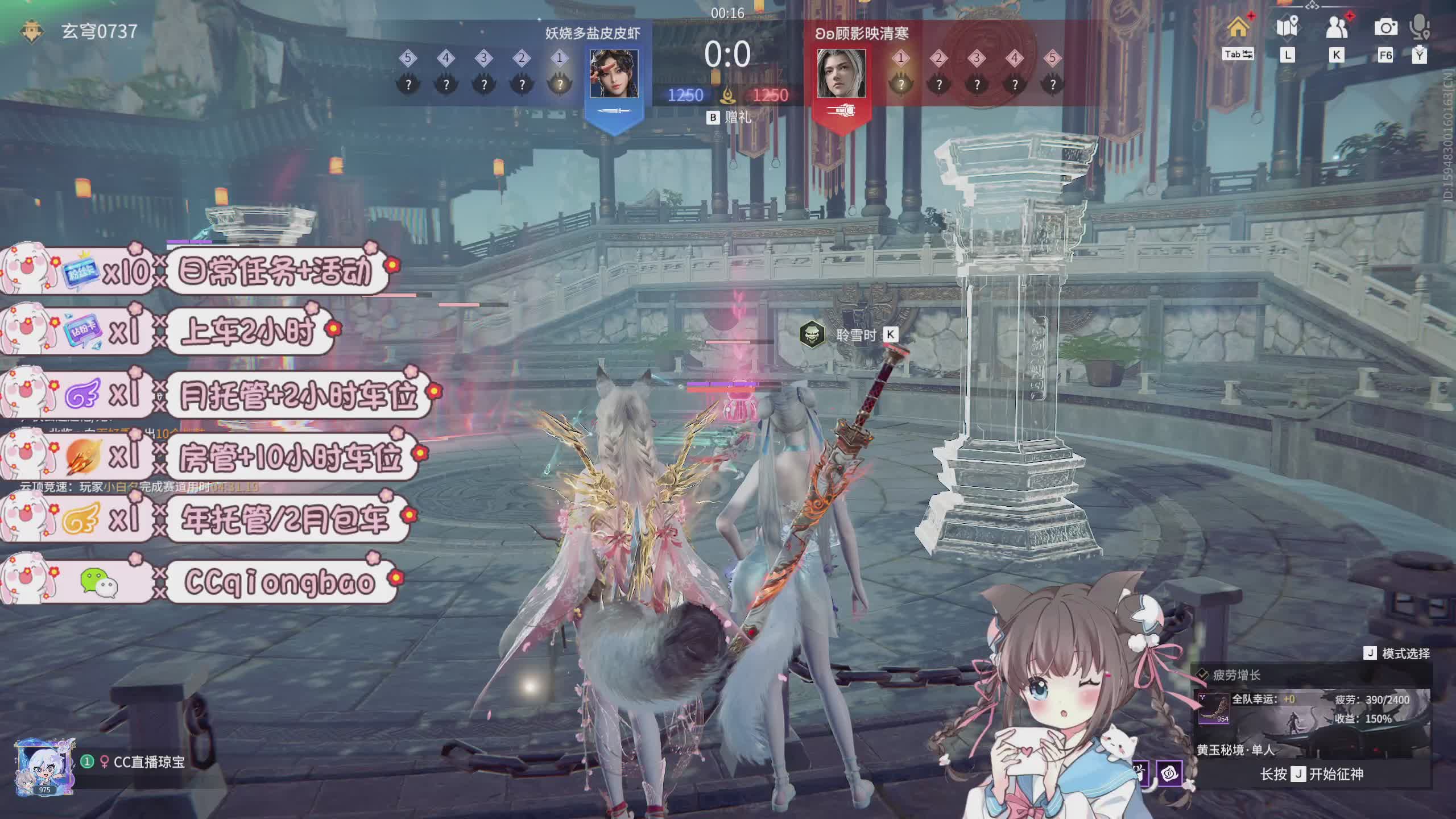Click the 赠礼 gift button
This screenshot has height=819, width=1456.
pyautogui.click(x=730, y=117)
